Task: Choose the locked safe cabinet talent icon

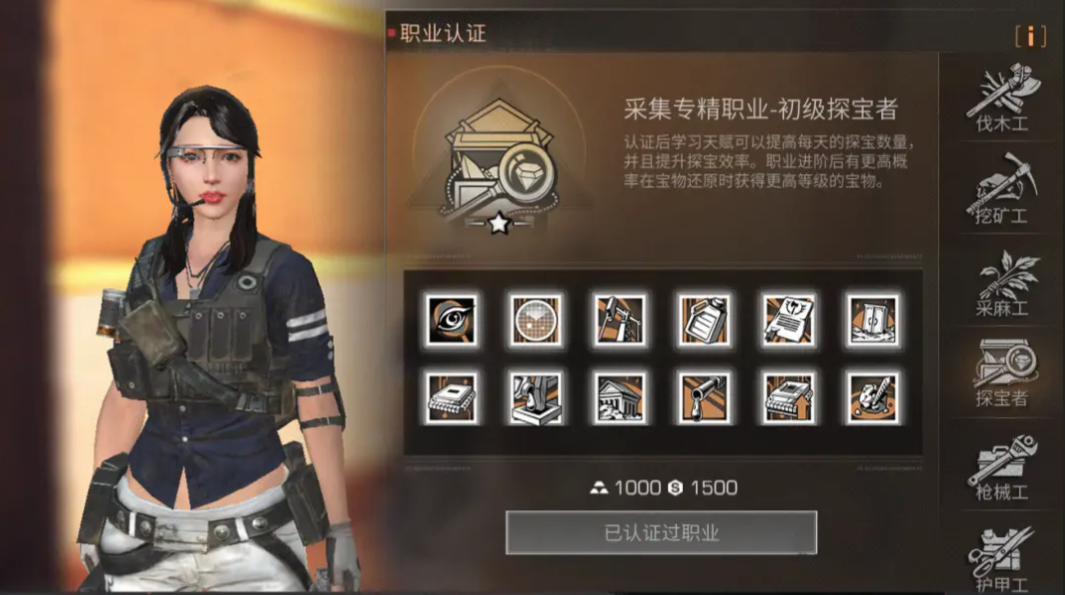Action: (871, 320)
